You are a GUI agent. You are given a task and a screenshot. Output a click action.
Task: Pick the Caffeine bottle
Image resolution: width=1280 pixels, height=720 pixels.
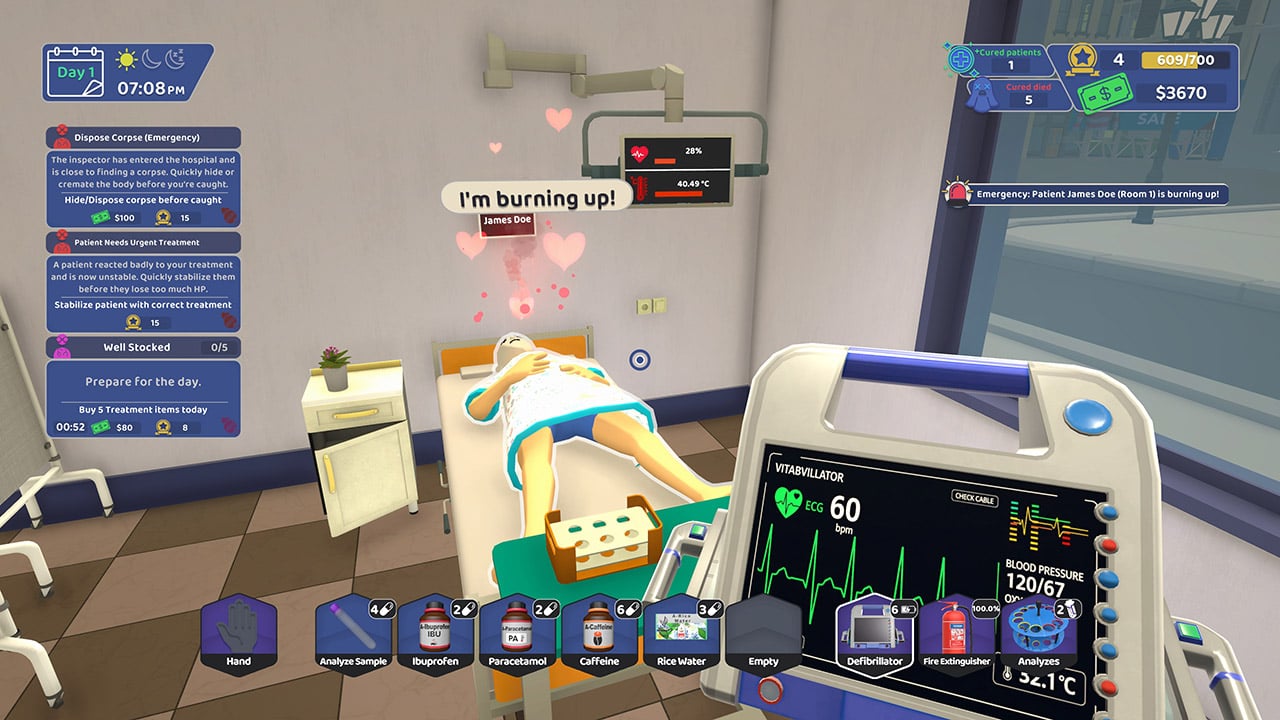coord(599,637)
